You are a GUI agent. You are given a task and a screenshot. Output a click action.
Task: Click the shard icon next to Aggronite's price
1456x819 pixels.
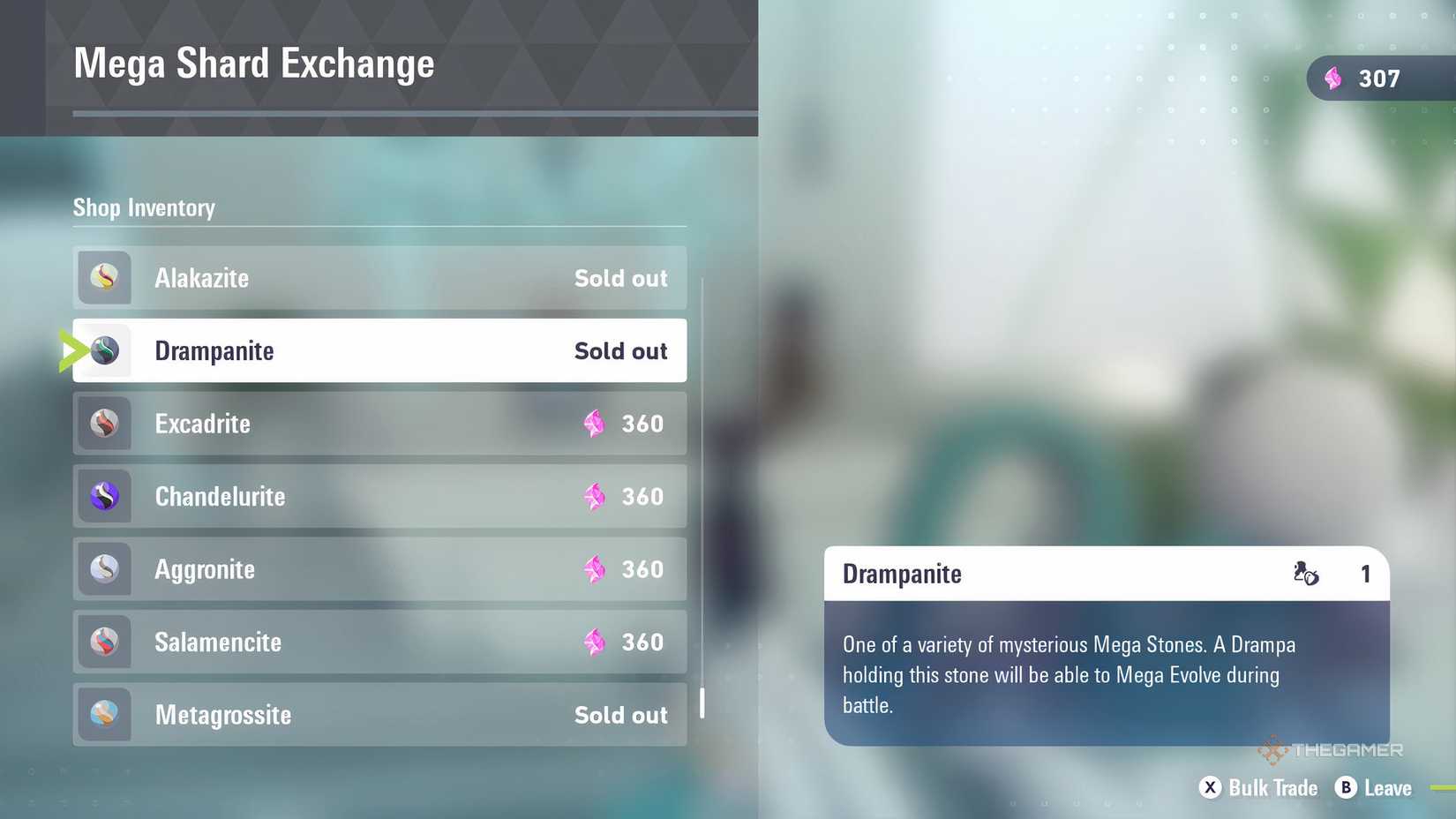click(593, 569)
